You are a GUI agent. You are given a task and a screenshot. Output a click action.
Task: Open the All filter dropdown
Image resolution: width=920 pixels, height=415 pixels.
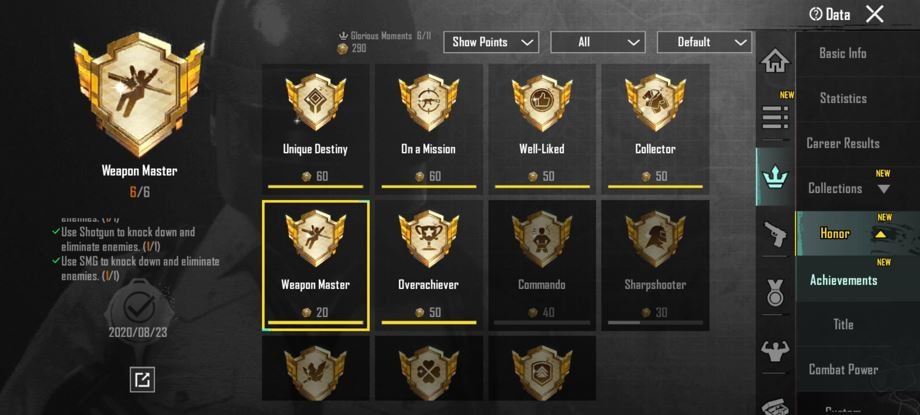597,42
